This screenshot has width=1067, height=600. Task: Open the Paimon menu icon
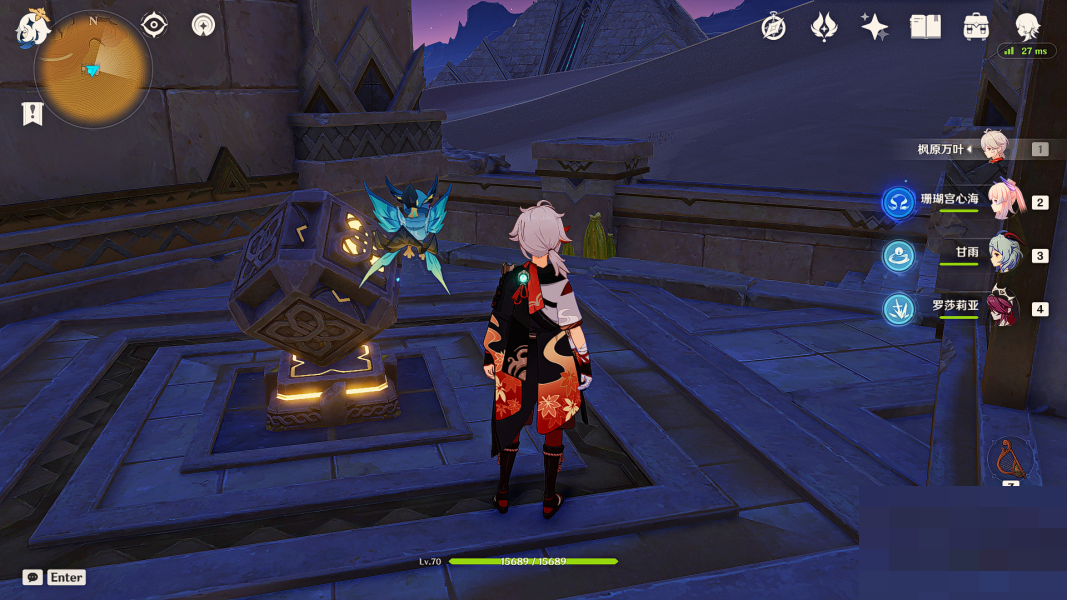point(31,27)
